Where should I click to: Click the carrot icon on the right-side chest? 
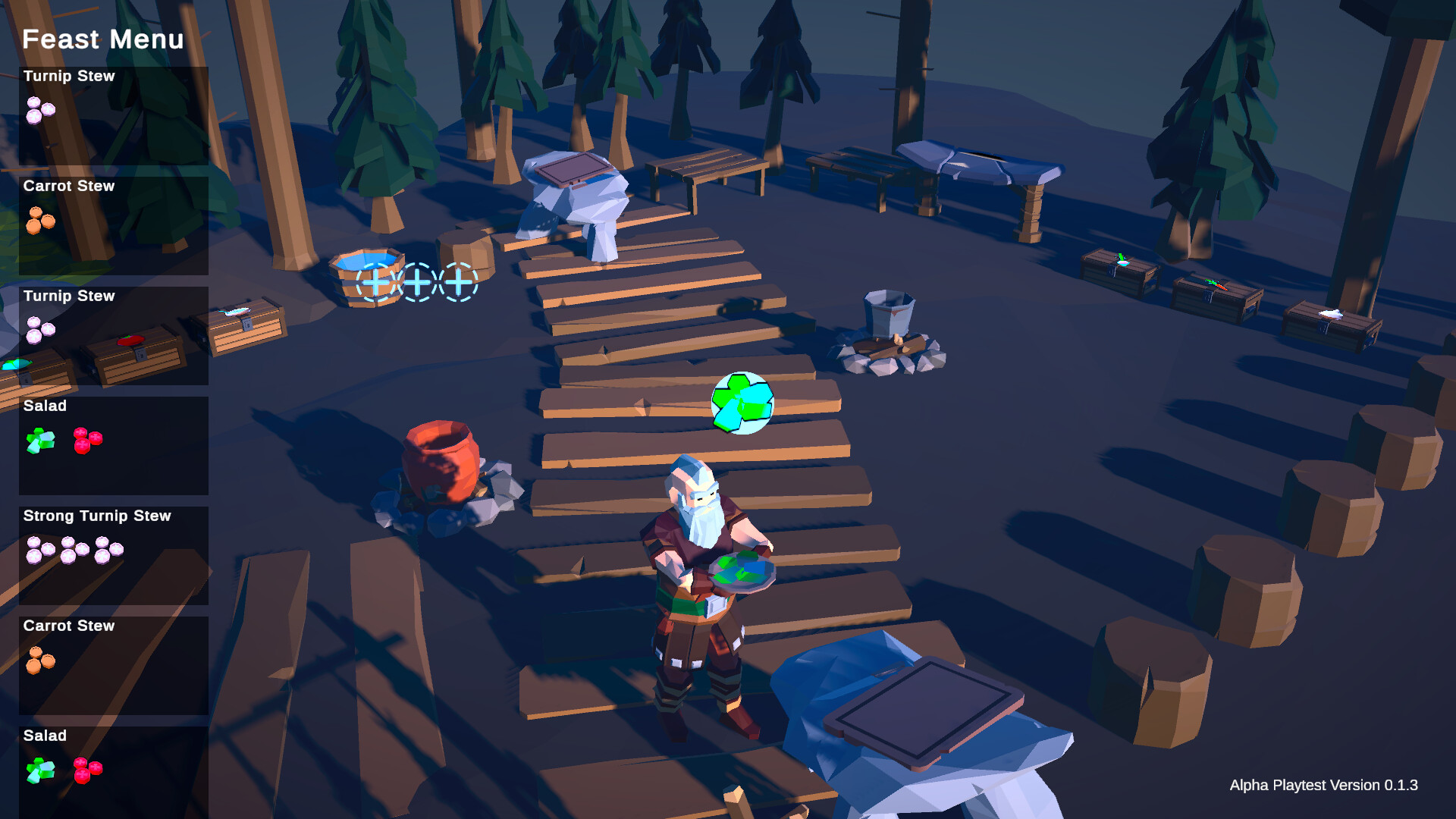1218,285
